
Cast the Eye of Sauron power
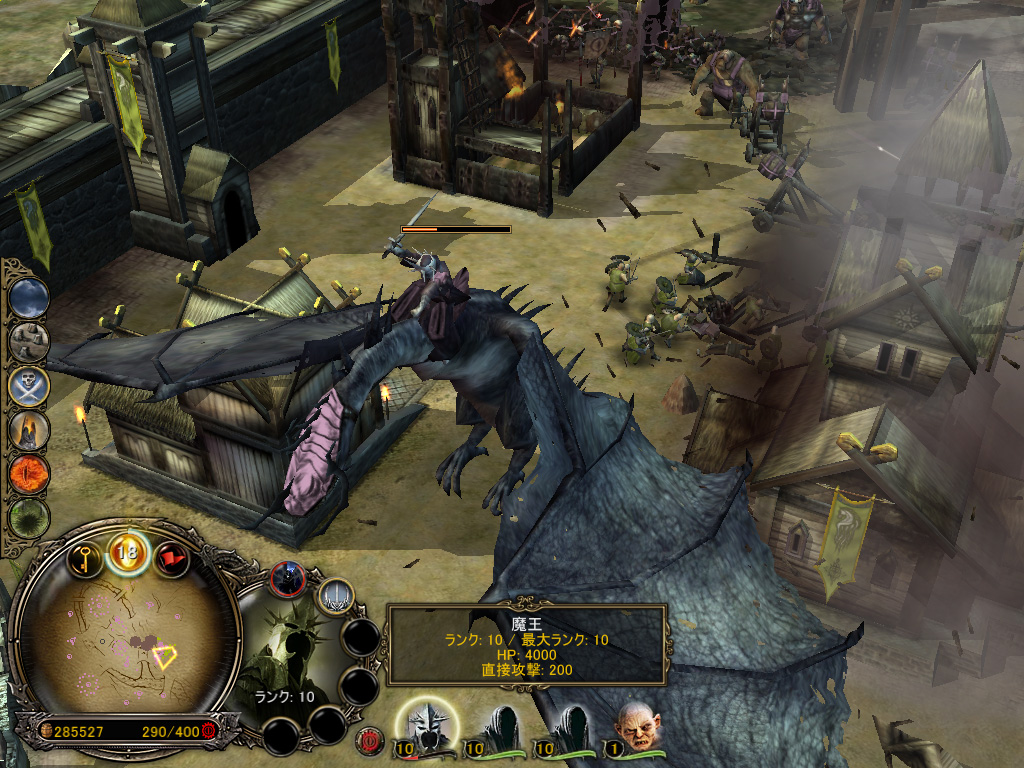(29, 474)
